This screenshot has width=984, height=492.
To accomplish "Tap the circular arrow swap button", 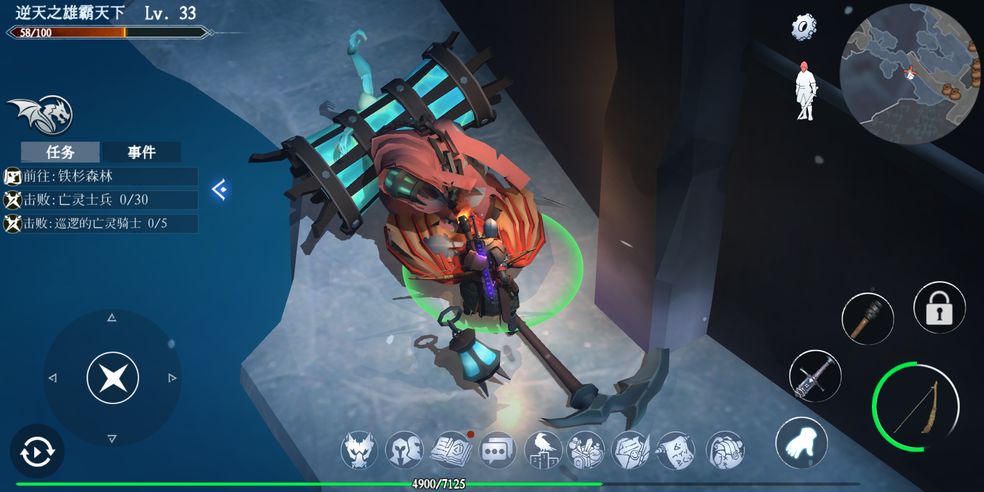I will 37,452.
